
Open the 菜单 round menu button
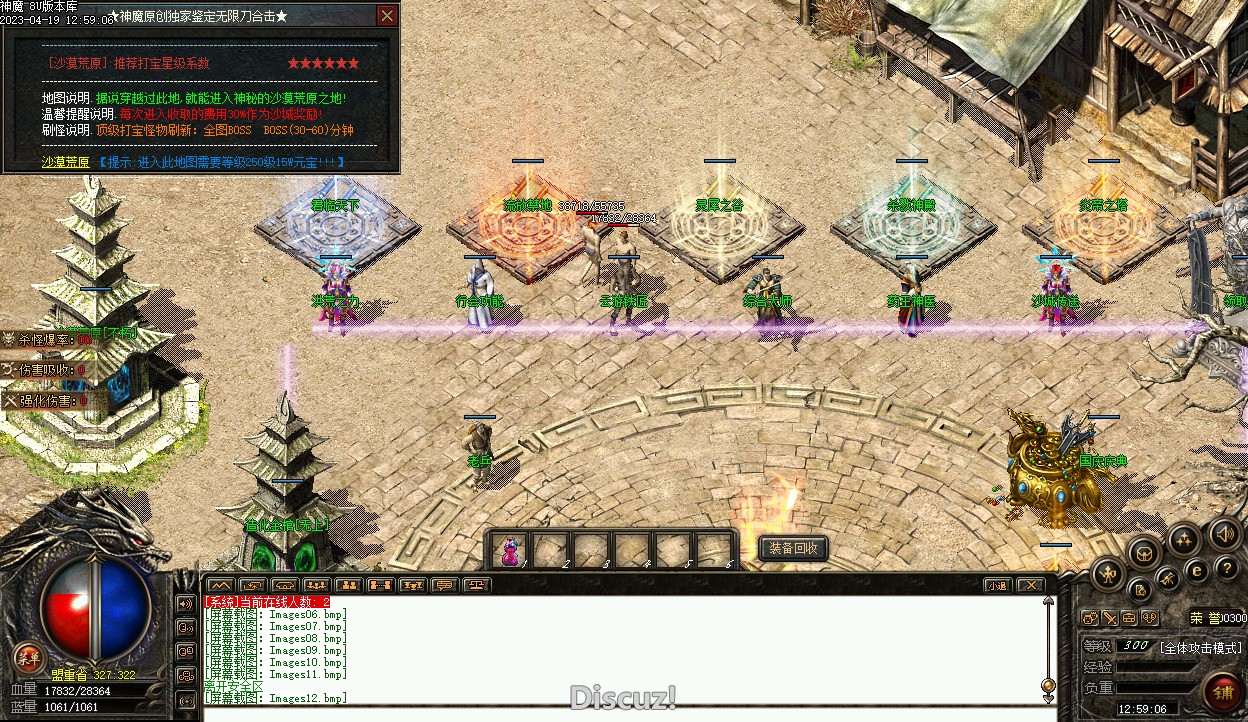pyautogui.click(x=28, y=657)
